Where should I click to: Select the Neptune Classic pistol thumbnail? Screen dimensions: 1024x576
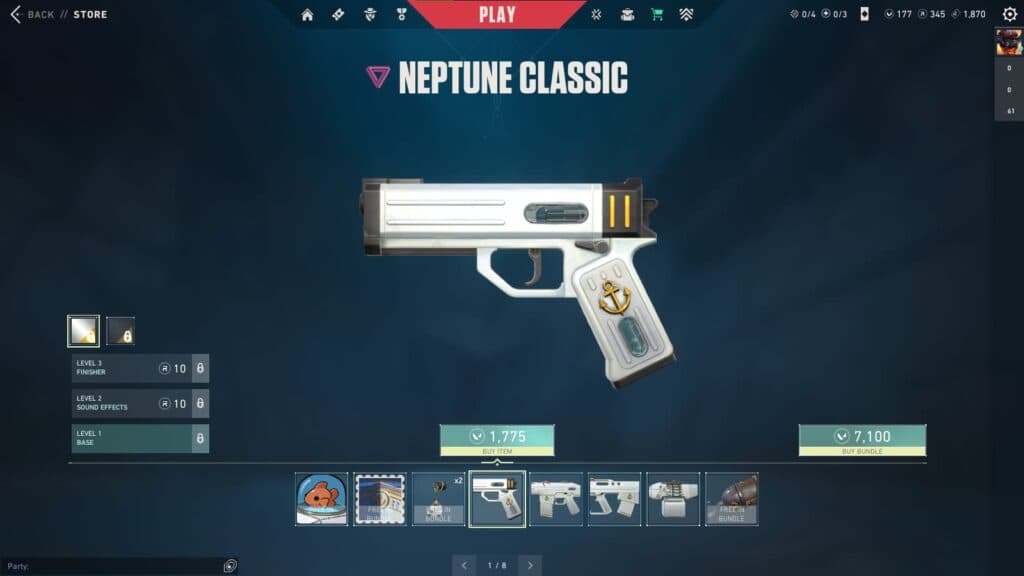497,499
